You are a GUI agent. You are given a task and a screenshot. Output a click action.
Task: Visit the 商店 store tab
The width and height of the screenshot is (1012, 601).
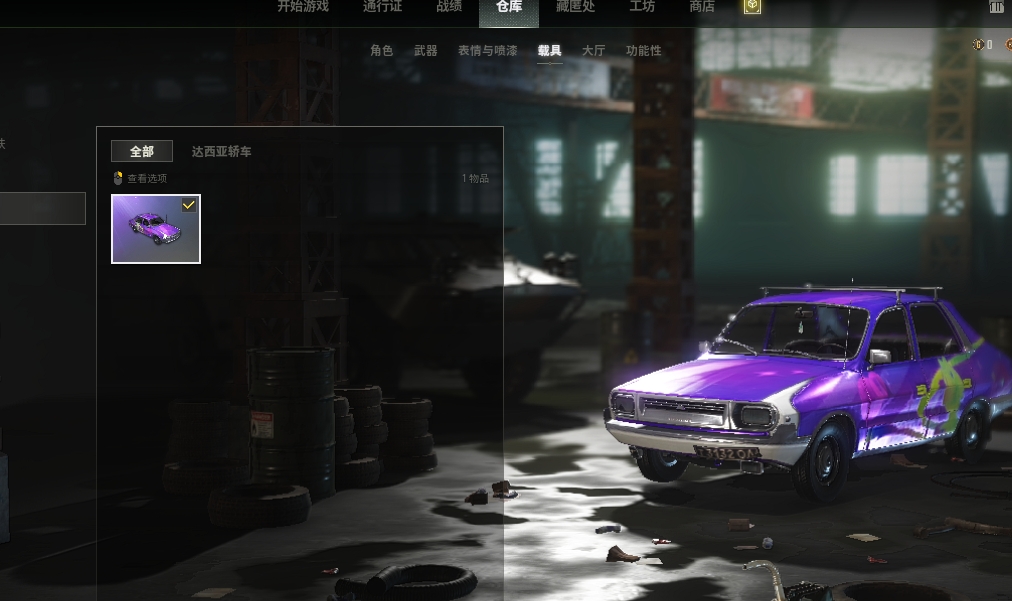(702, 7)
